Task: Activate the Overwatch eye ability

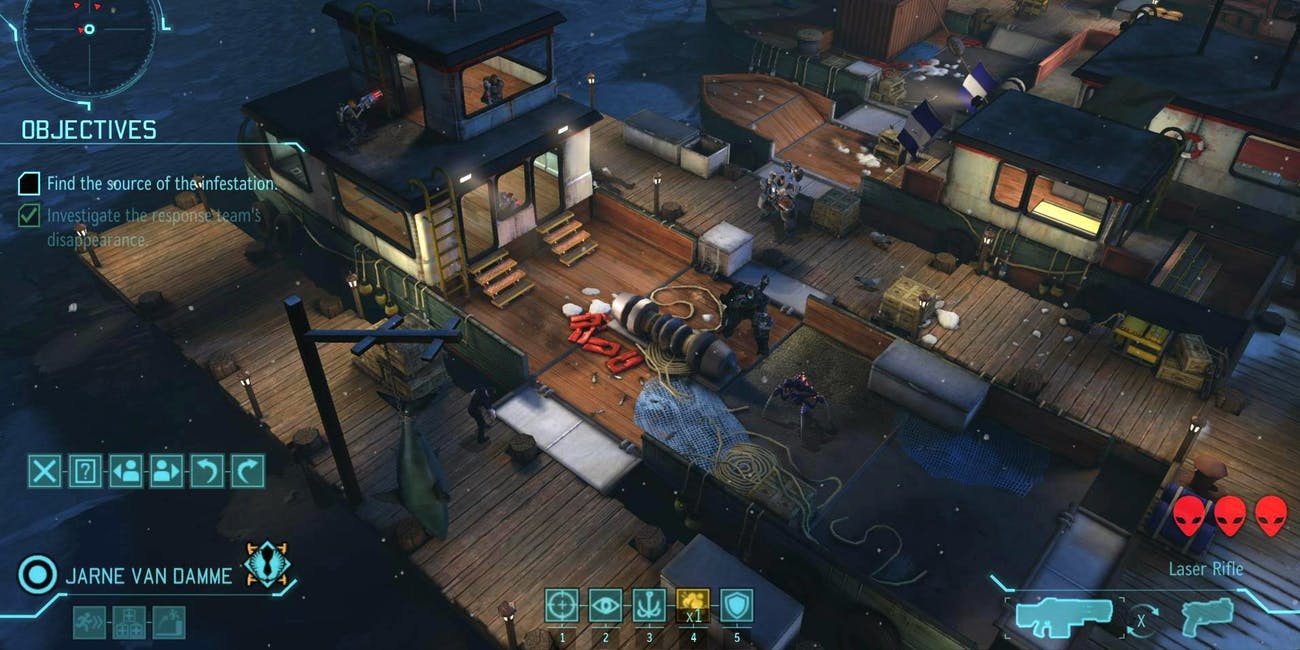Action: click(x=604, y=606)
